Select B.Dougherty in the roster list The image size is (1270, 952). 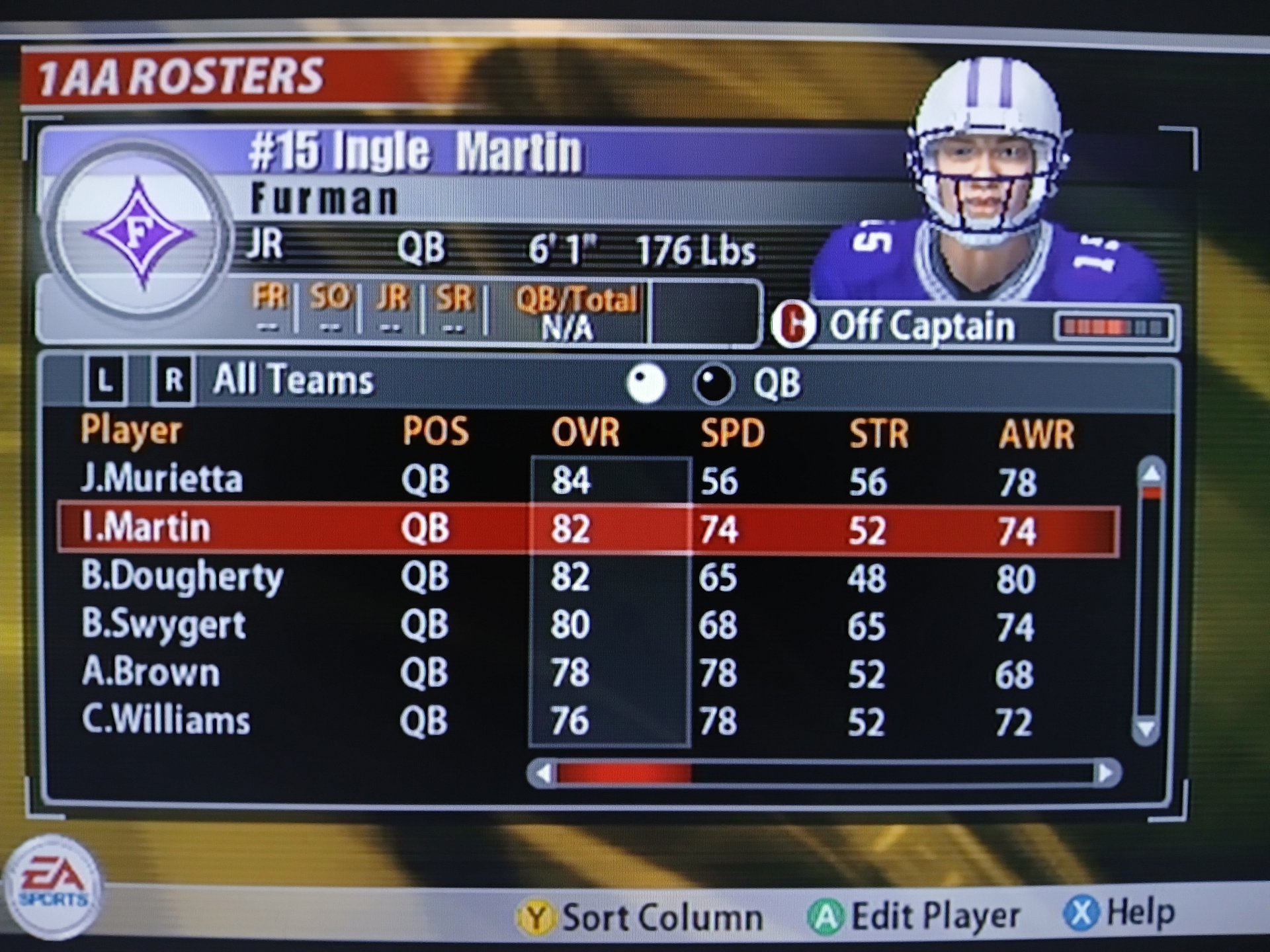[x=182, y=577]
